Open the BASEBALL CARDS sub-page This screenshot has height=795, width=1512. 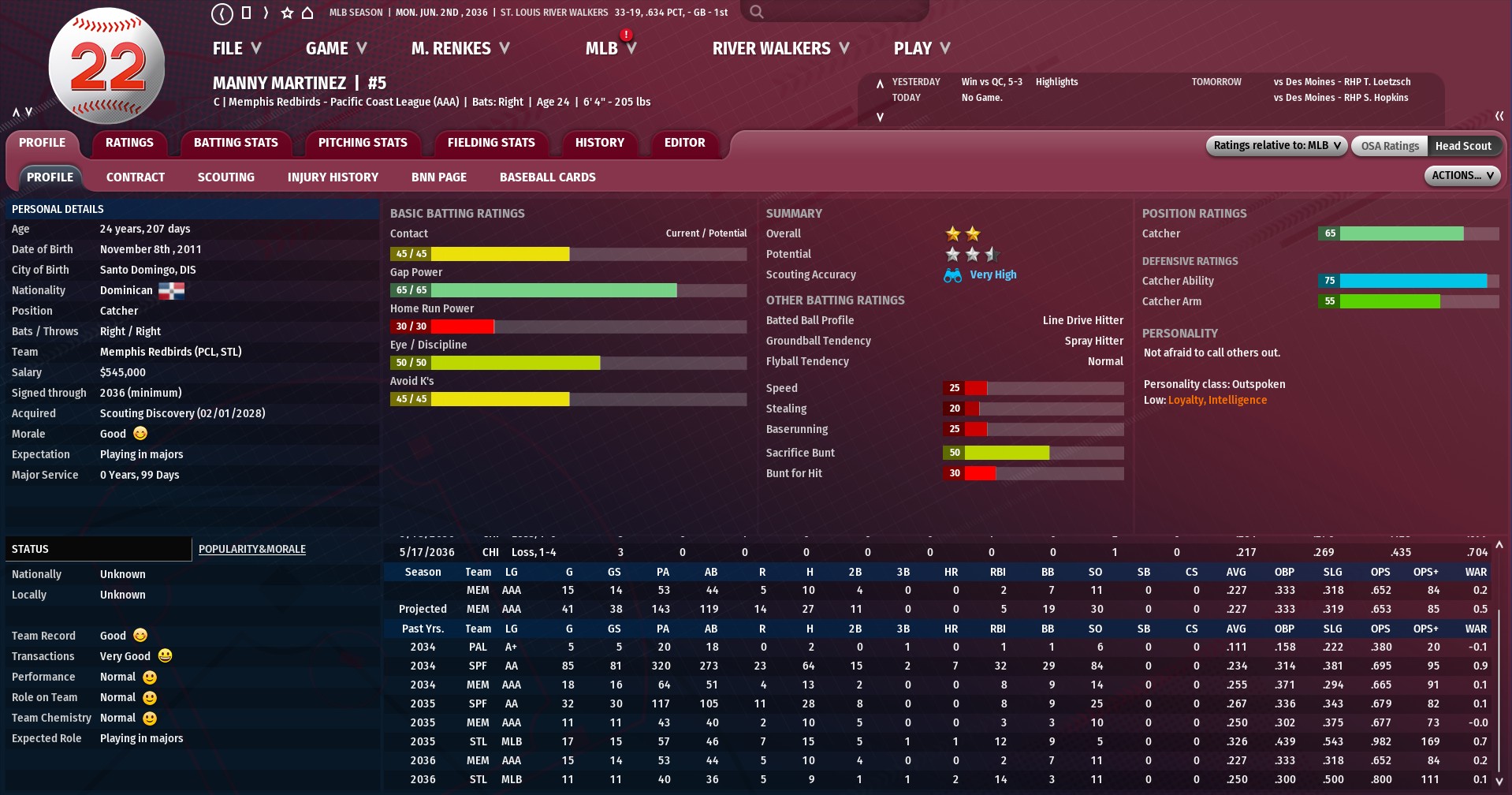coord(547,177)
